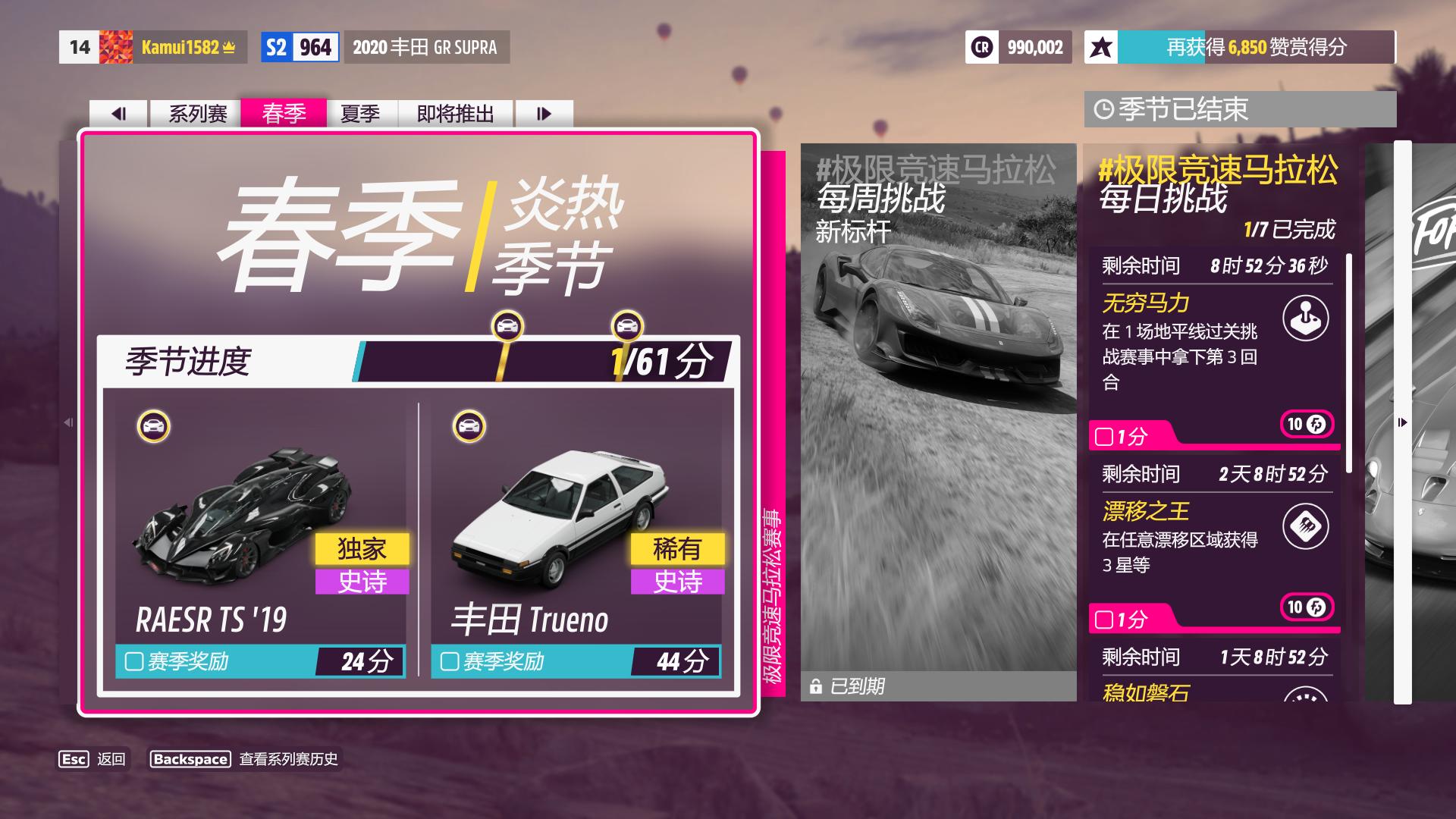Click the clock icon beside 季节已结束
This screenshot has height=819, width=1456.
(1104, 108)
